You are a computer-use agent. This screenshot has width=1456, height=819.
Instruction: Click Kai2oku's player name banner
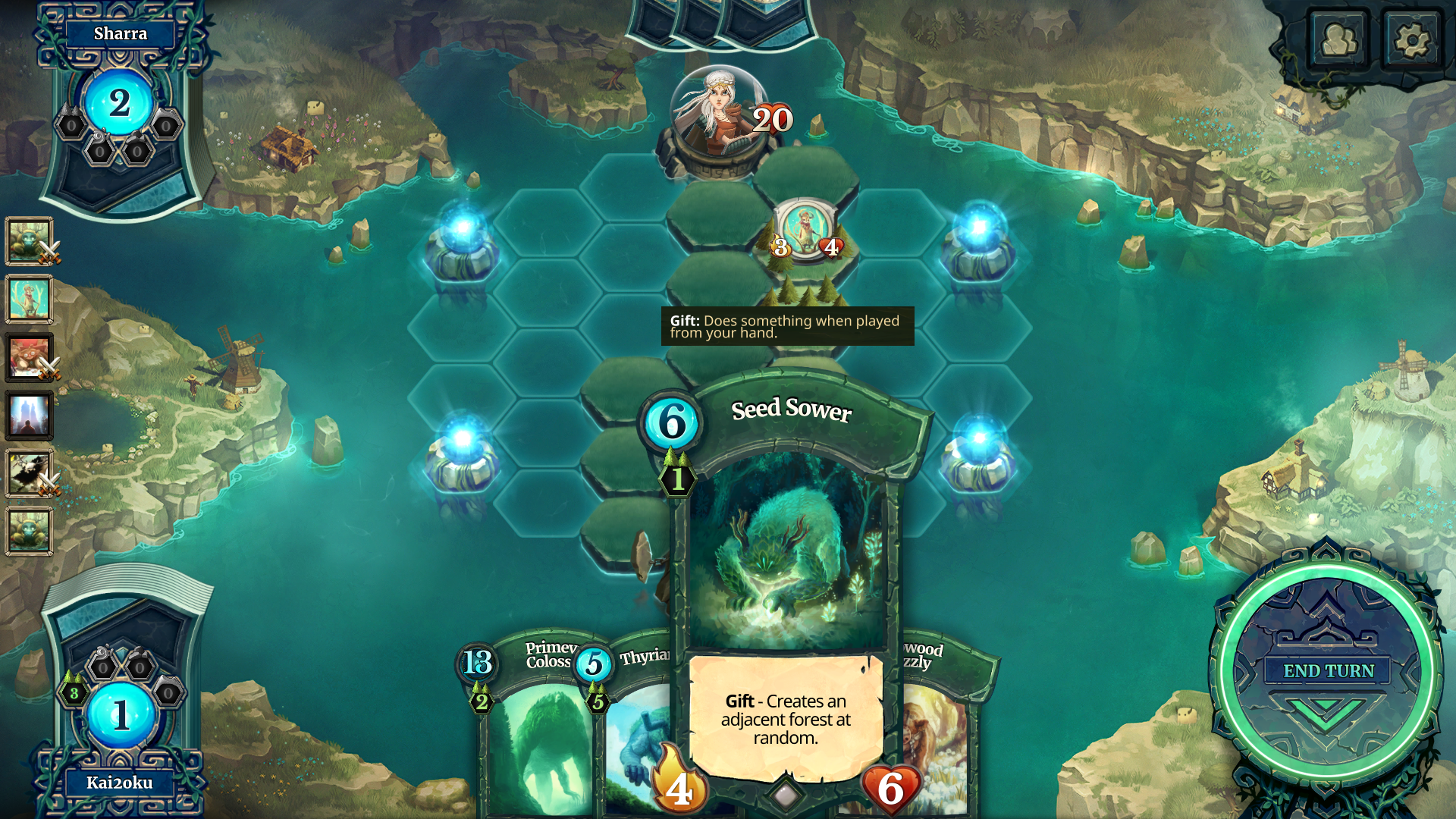[x=120, y=783]
